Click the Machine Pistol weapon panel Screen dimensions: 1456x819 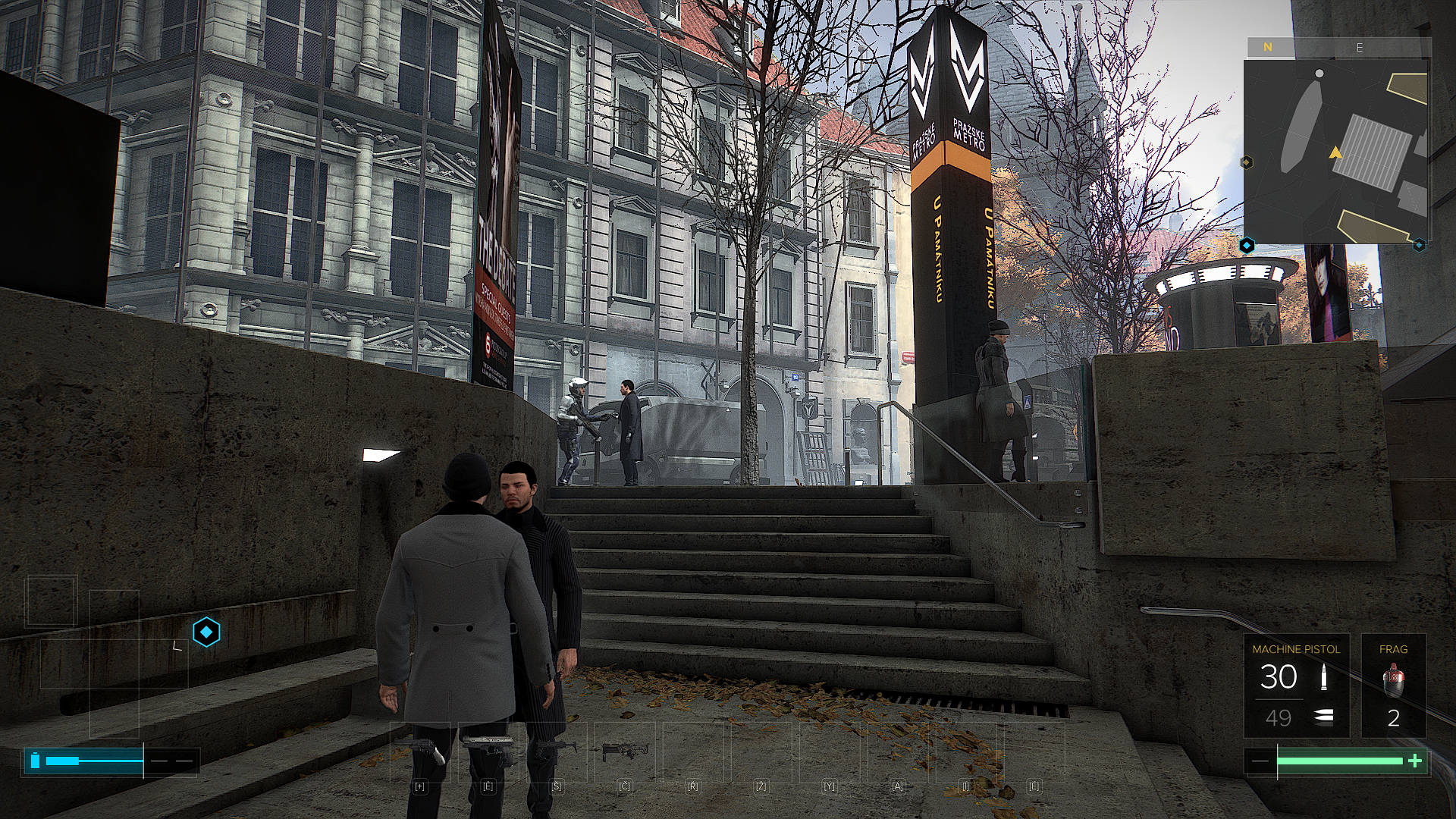tap(1296, 686)
